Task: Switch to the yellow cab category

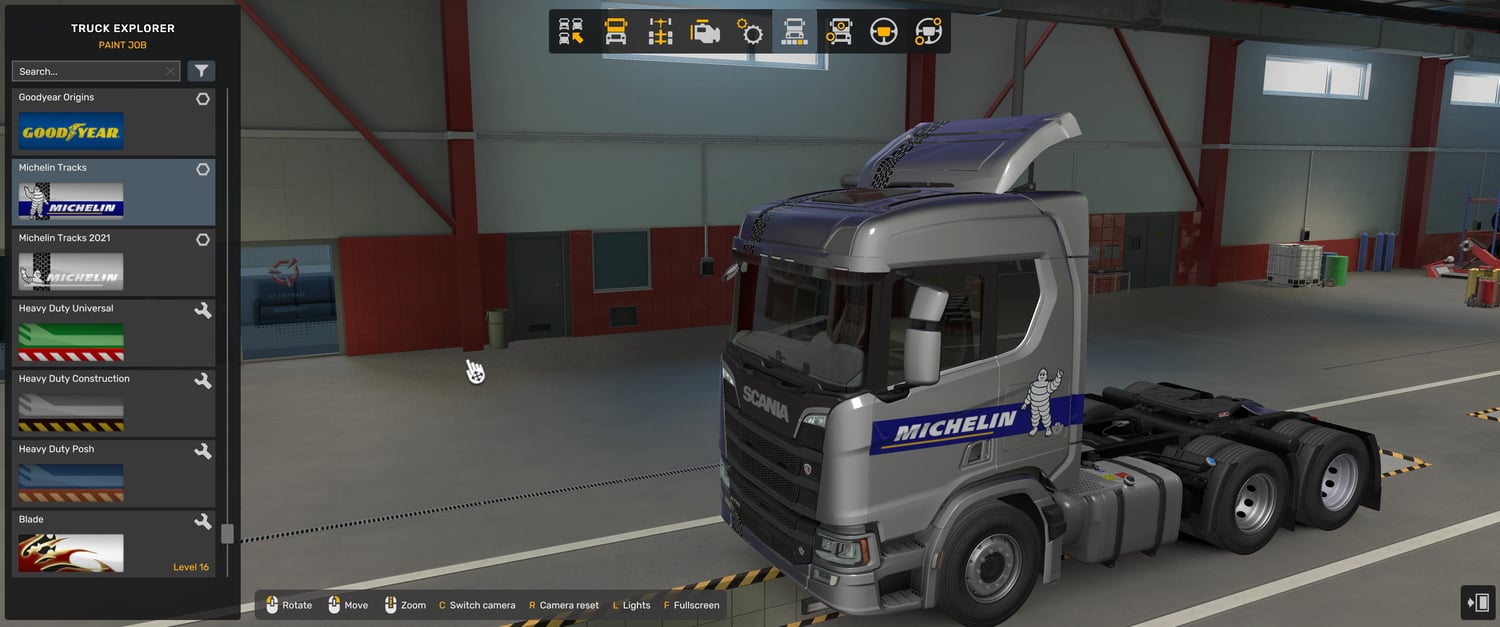Action: coord(616,32)
